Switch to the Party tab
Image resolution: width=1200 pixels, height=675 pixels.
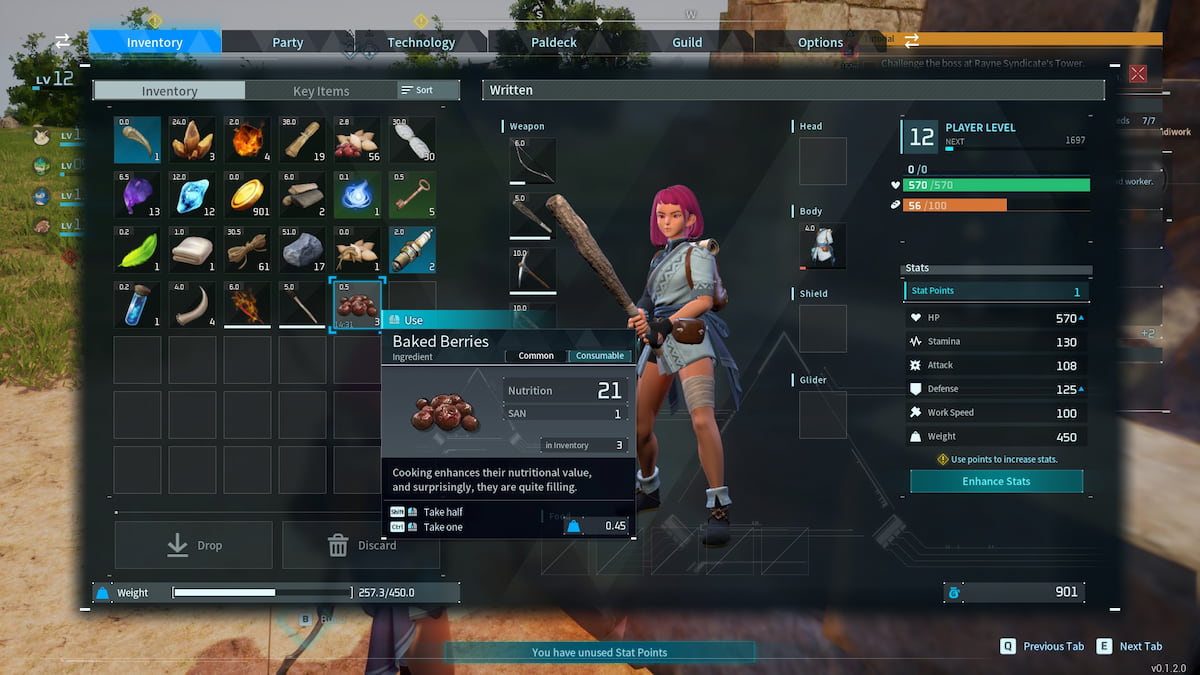(287, 42)
